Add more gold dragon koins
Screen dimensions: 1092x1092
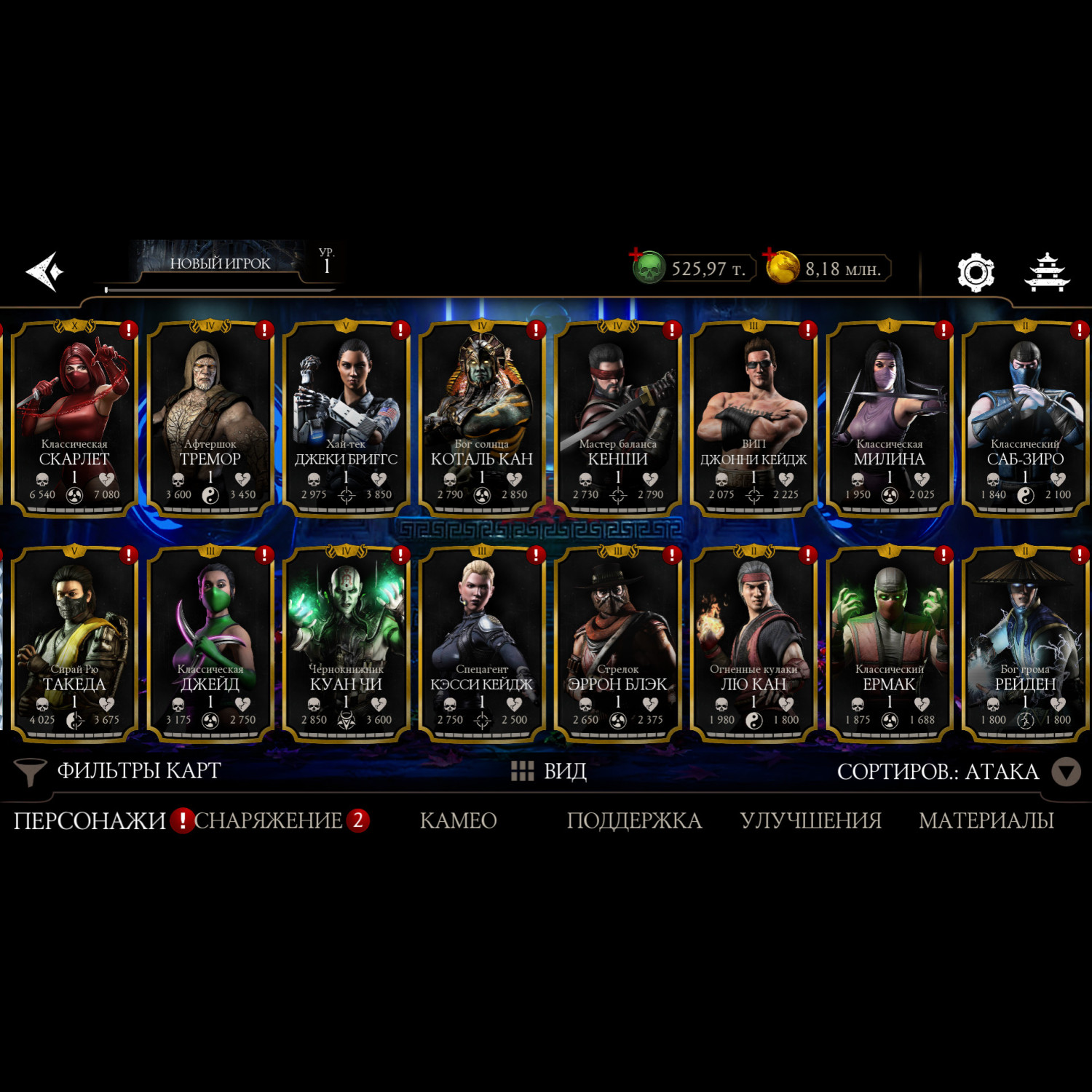[781, 267]
